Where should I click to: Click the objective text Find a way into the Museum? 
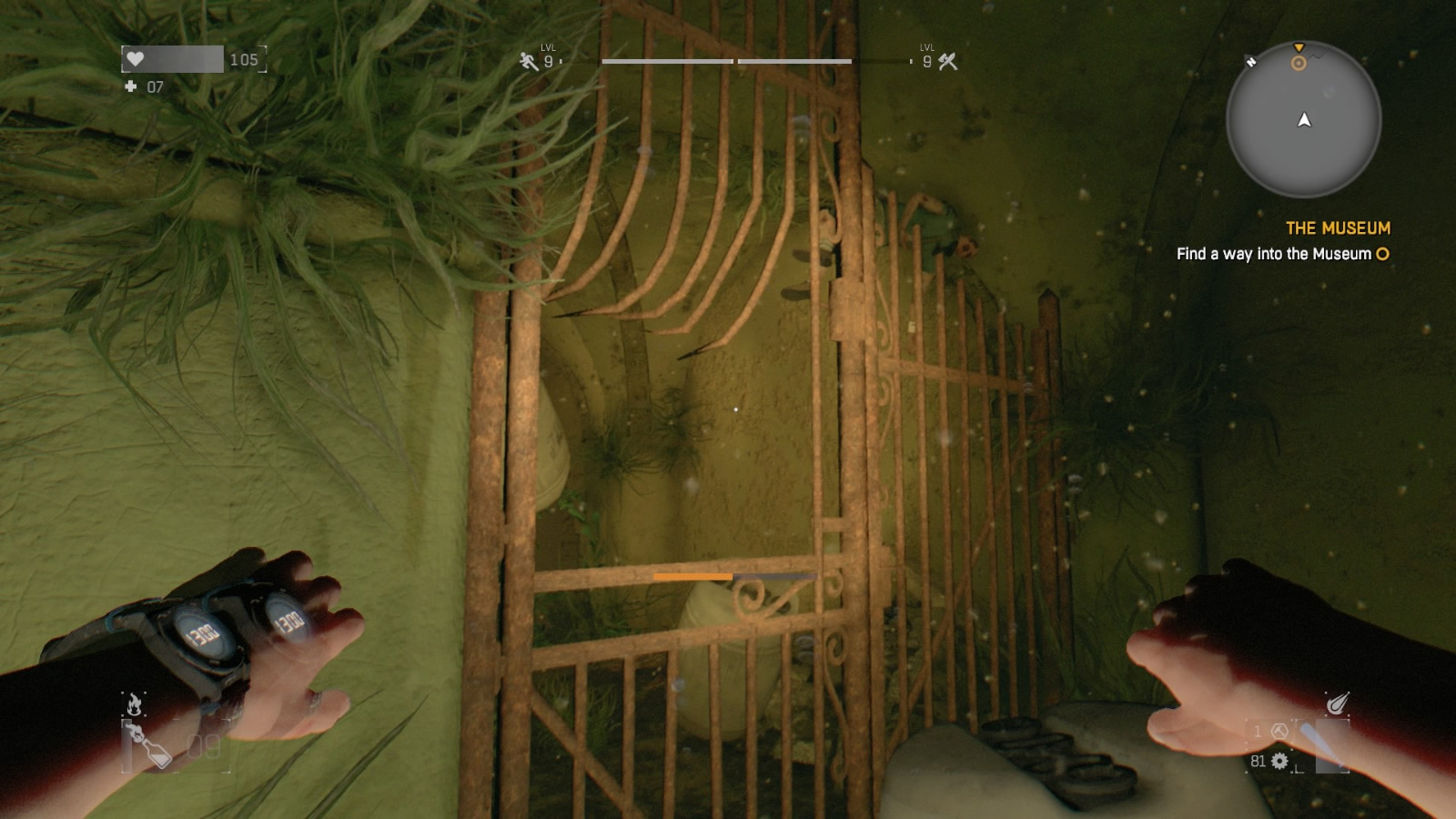1275,255
